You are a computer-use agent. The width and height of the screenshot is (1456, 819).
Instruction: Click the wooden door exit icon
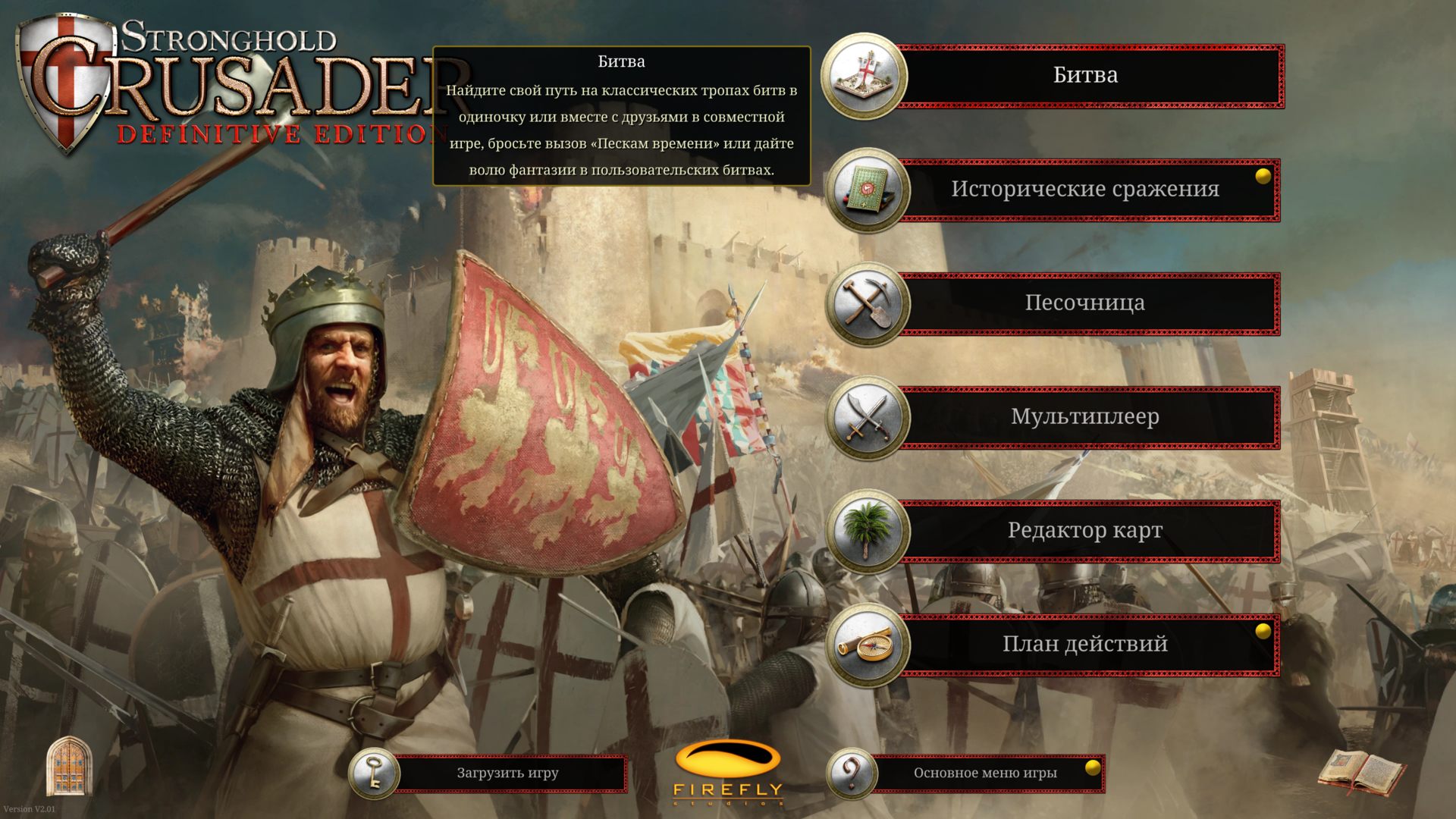pyautogui.click(x=69, y=766)
